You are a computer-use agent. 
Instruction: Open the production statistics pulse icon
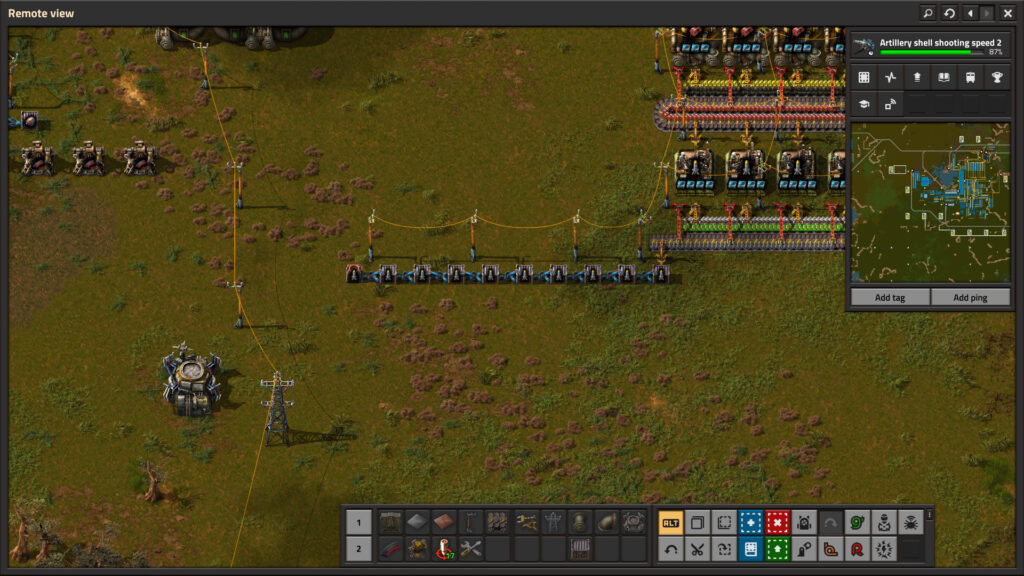click(890, 77)
